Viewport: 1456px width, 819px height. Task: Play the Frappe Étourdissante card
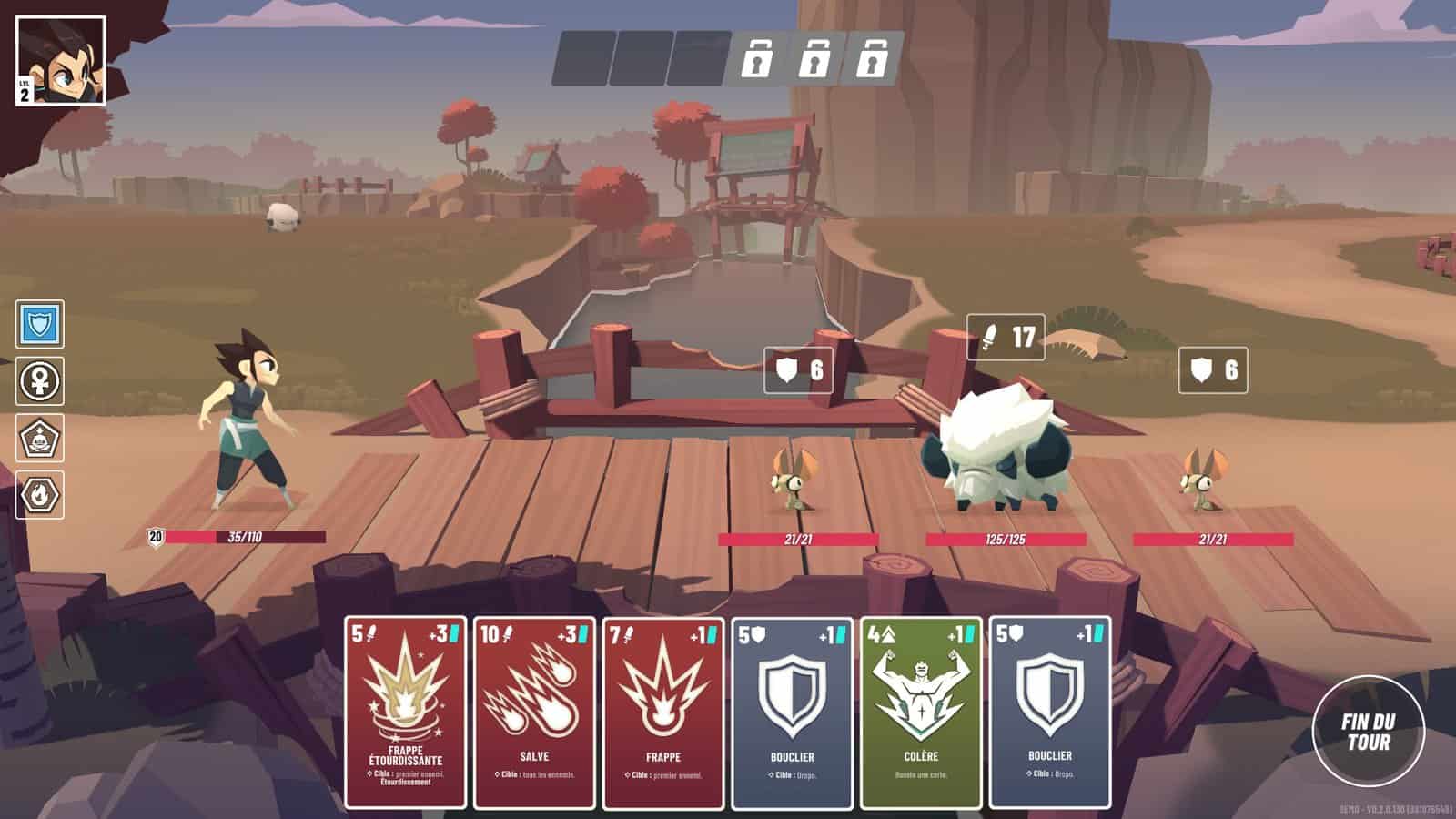pos(406,712)
